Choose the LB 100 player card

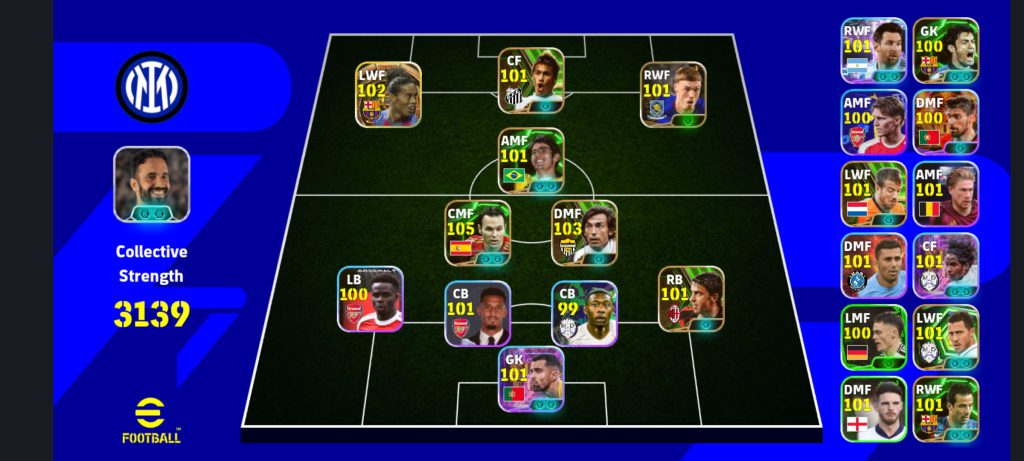coord(370,298)
